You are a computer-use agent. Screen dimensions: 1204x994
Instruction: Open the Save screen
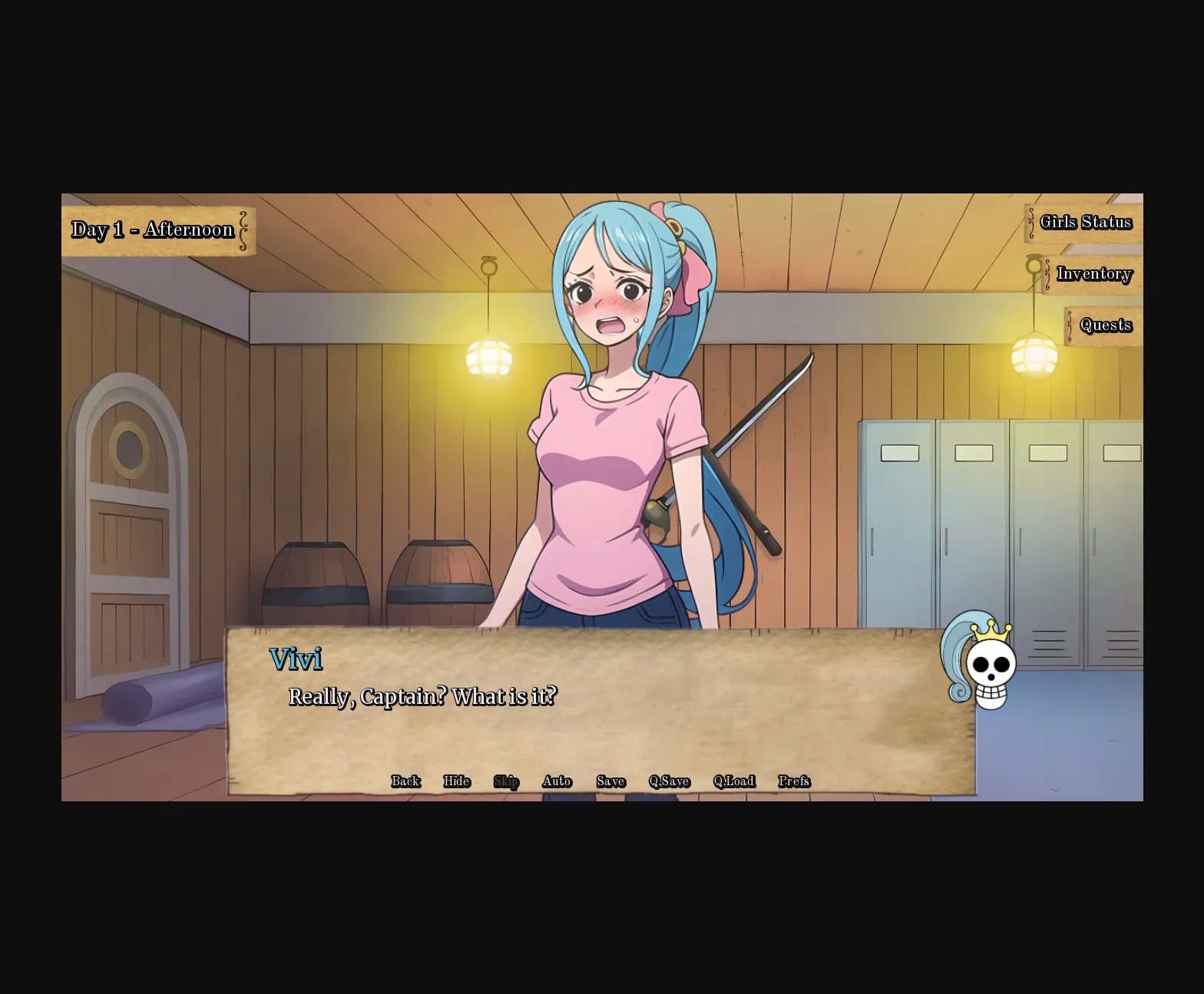[610, 781]
